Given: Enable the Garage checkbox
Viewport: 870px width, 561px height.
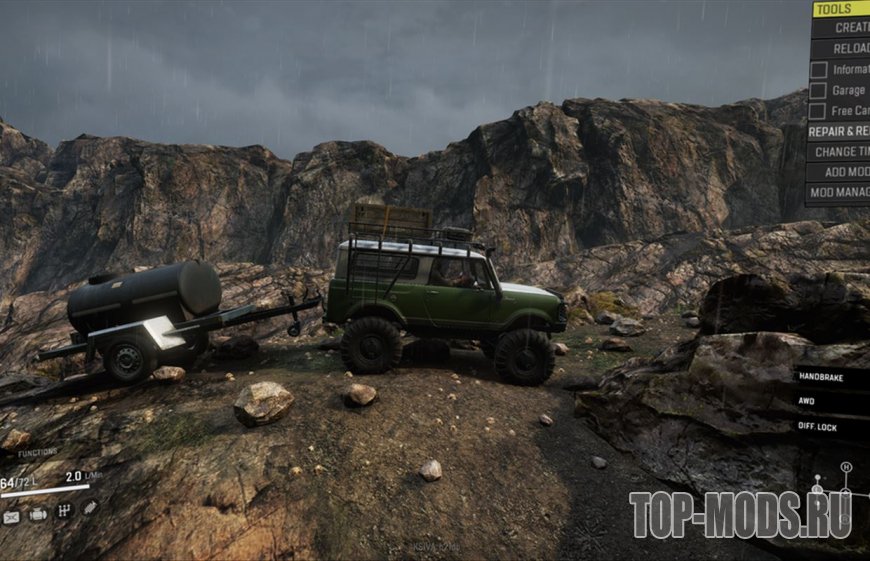Looking at the screenshot, I should pyautogui.click(x=818, y=91).
